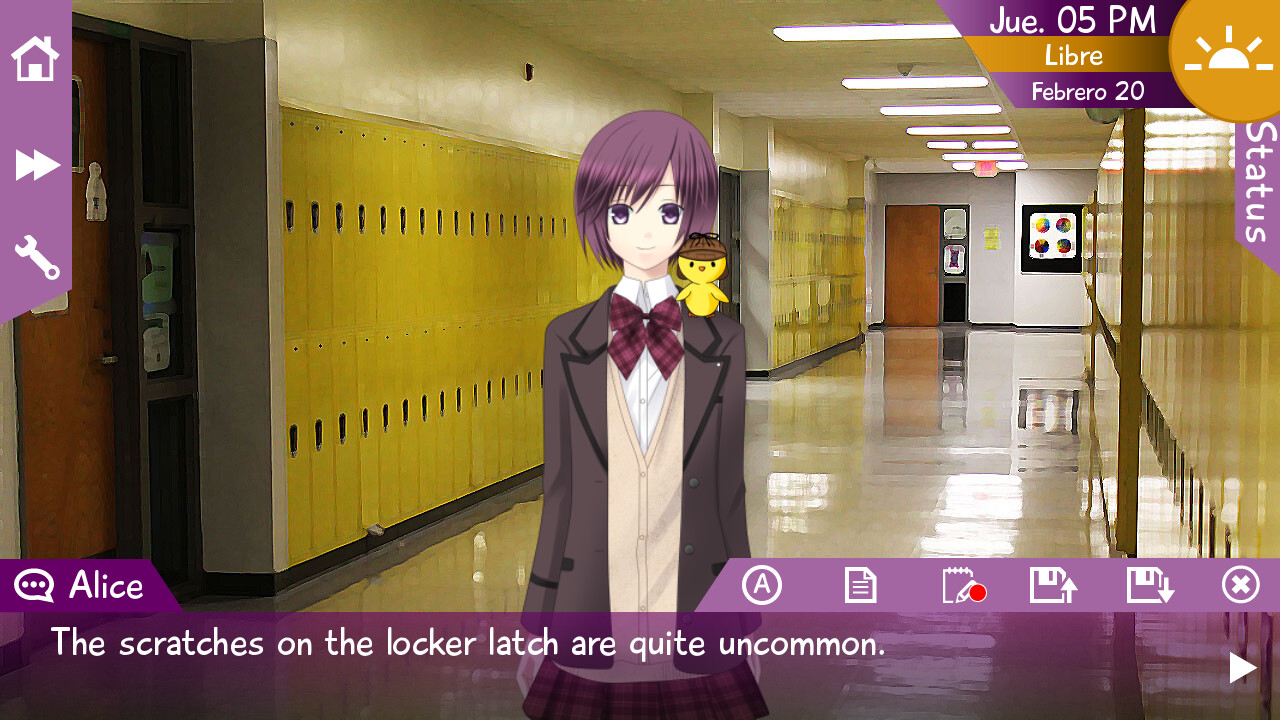Open settings with the wrench icon
Screen dimensions: 1280x720
(x=35, y=258)
